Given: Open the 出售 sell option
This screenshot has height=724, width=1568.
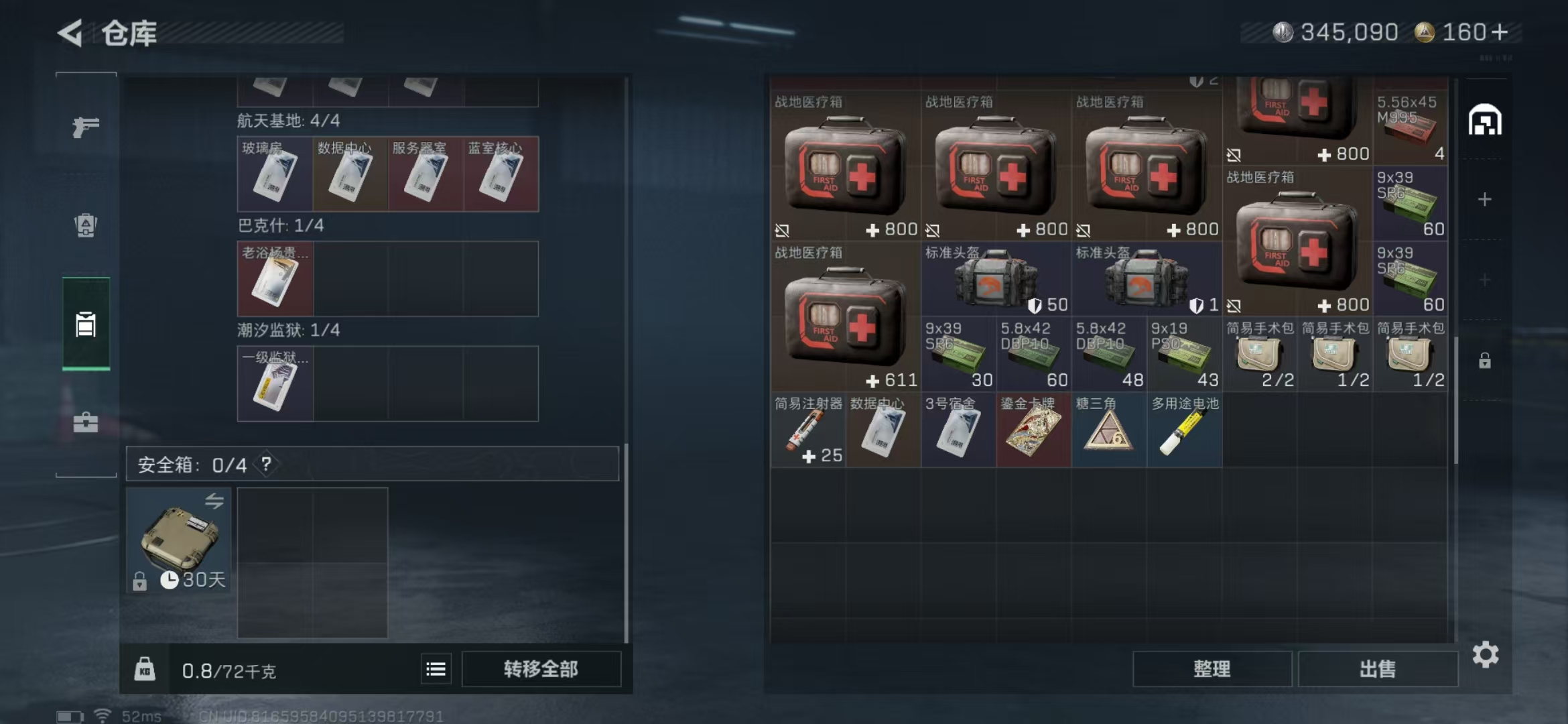Looking at the screenshot, I should (1378, 668).
